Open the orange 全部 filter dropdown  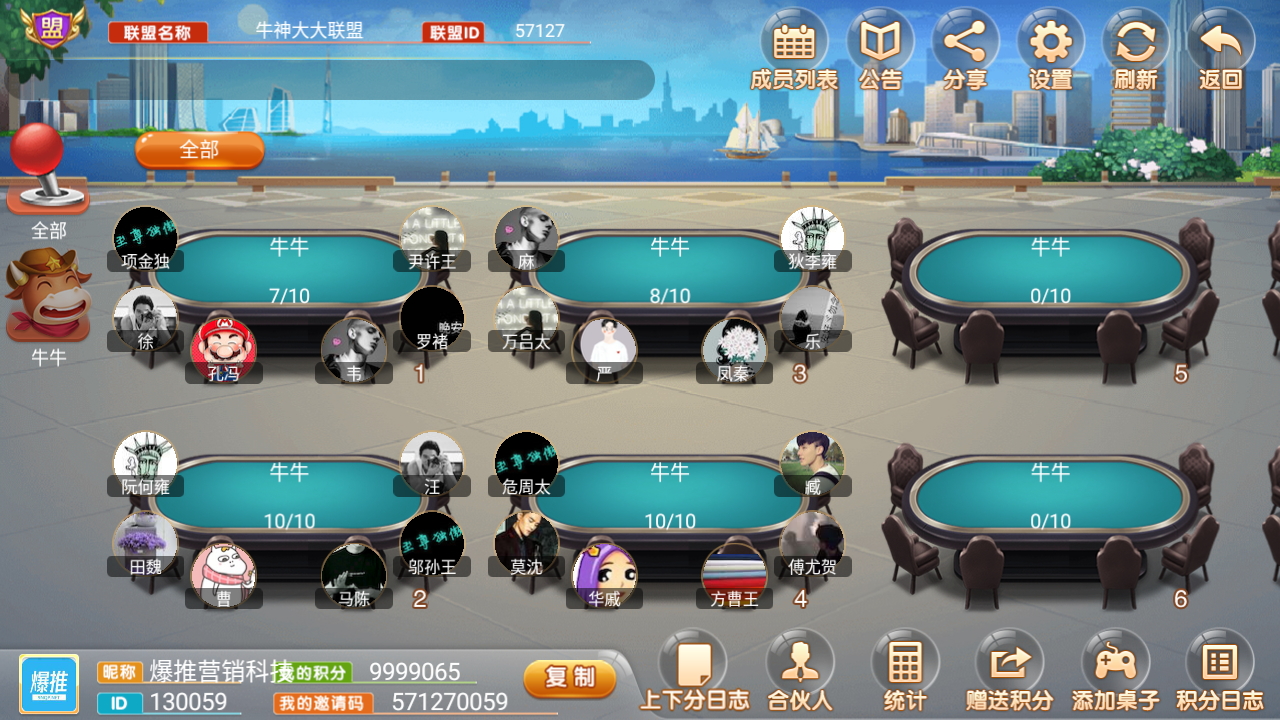pyautogui.click(x=199, y=150)
